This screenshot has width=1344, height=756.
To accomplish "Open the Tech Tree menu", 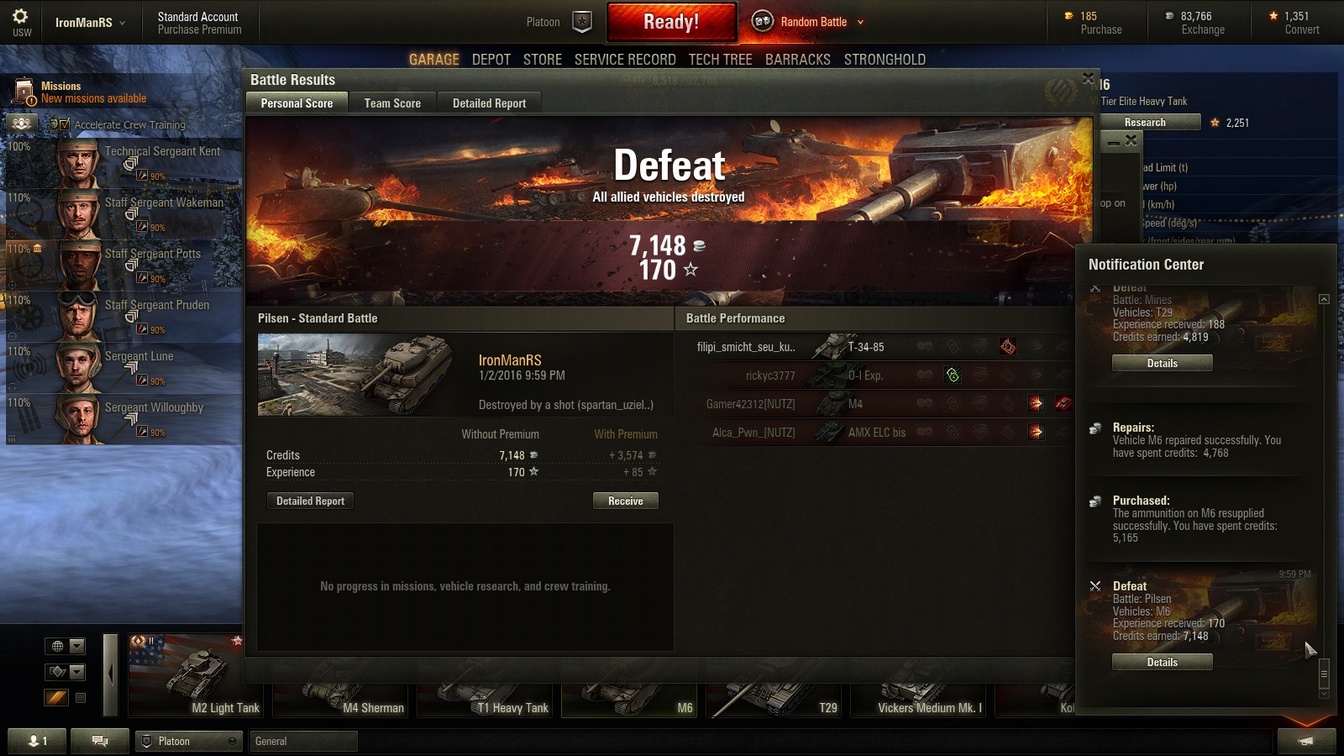I will tap(720, 59).
